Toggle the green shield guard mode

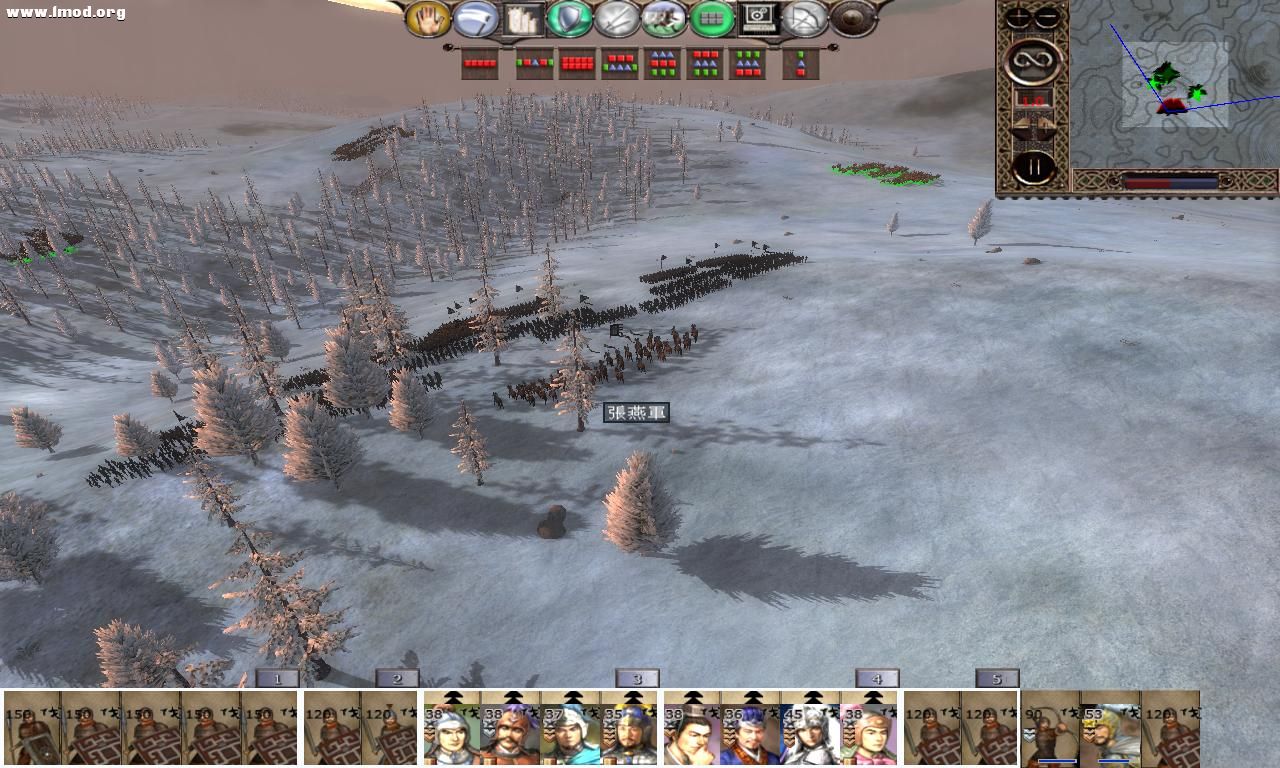pos(571,19)
